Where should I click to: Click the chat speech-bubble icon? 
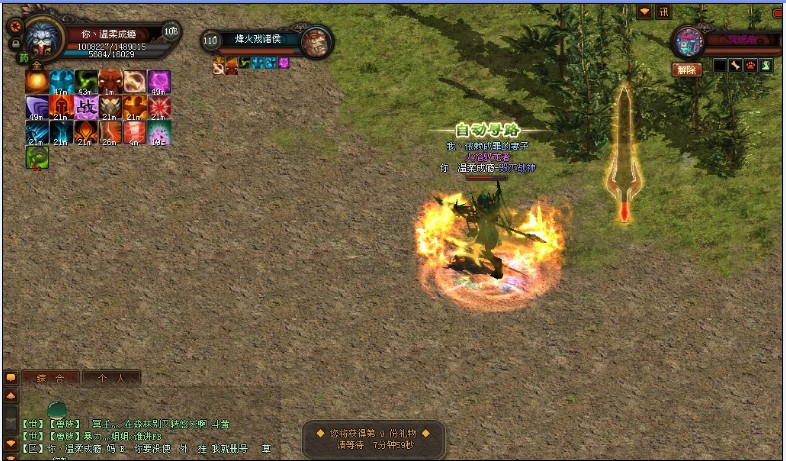[x=11, y=378]
